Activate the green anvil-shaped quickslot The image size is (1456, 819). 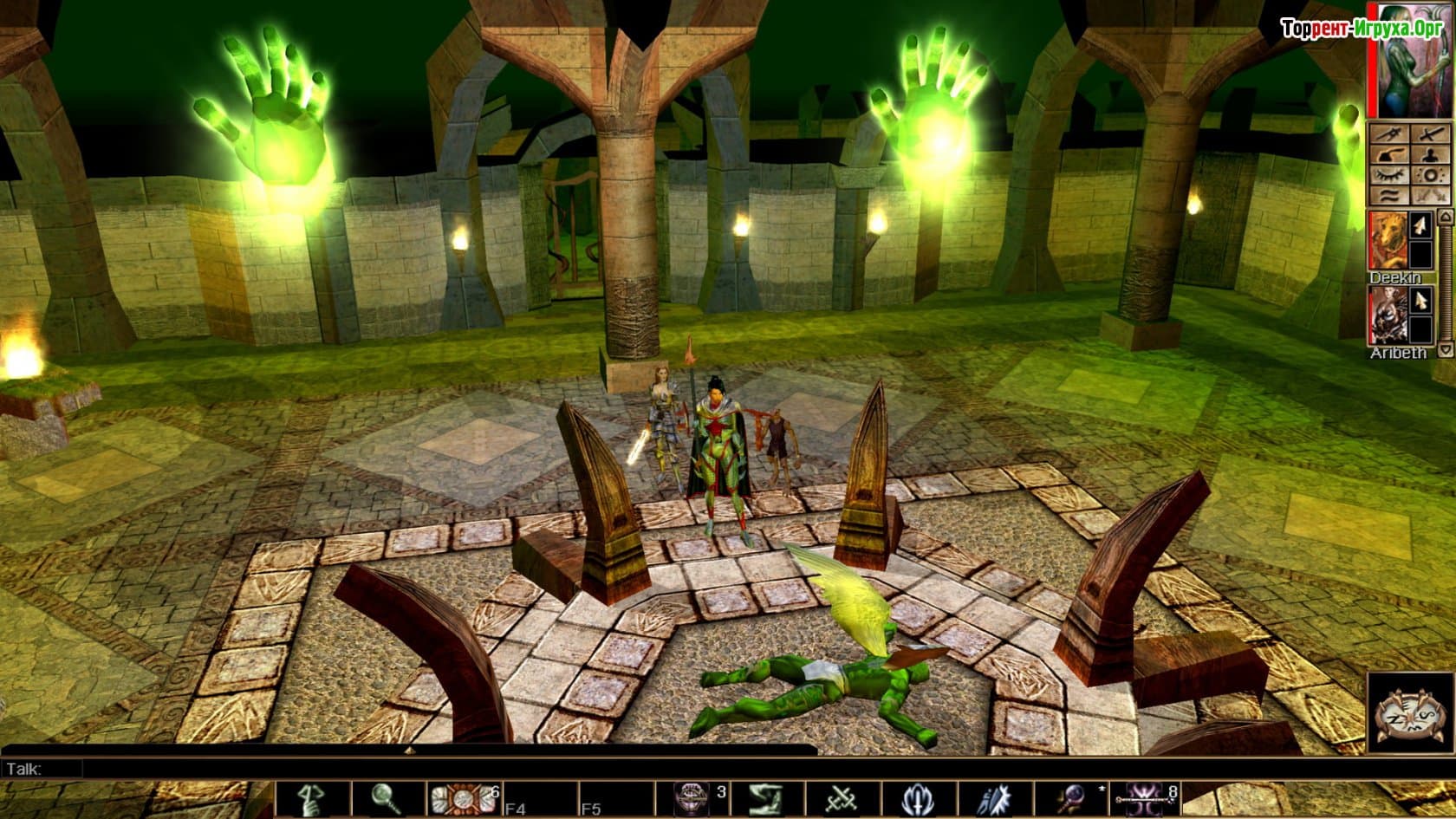tap(765, 799)
